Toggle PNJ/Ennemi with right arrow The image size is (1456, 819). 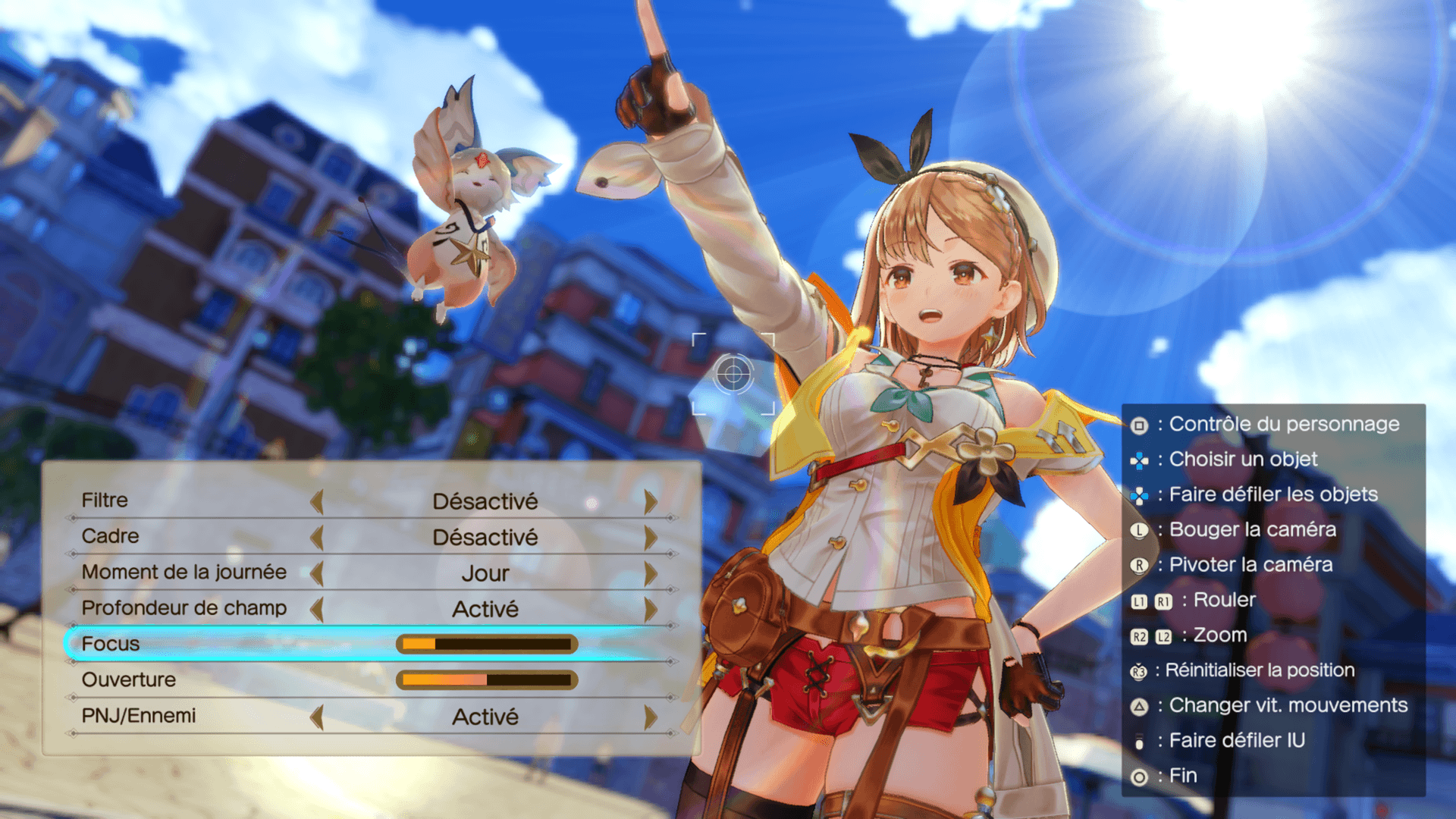point(650,717)
